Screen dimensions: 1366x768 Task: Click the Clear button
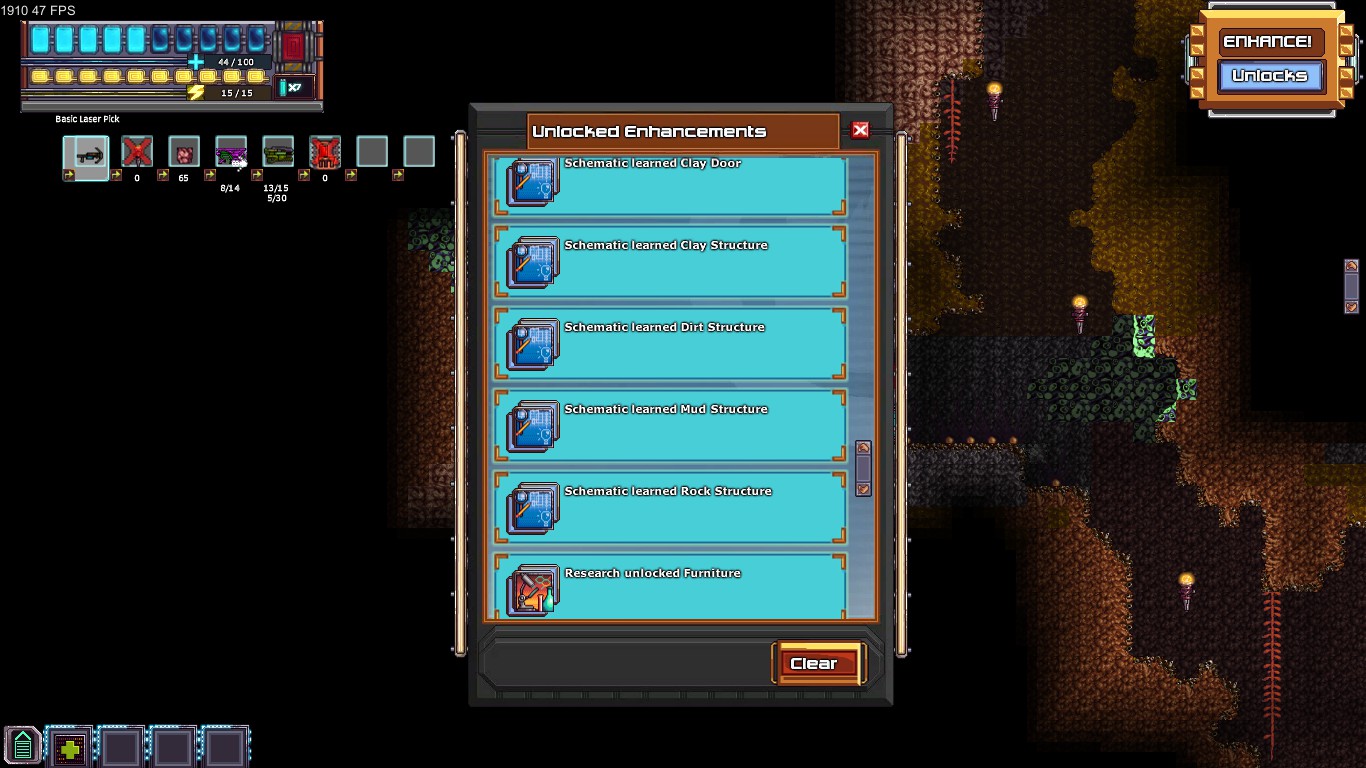pos(814,664)
